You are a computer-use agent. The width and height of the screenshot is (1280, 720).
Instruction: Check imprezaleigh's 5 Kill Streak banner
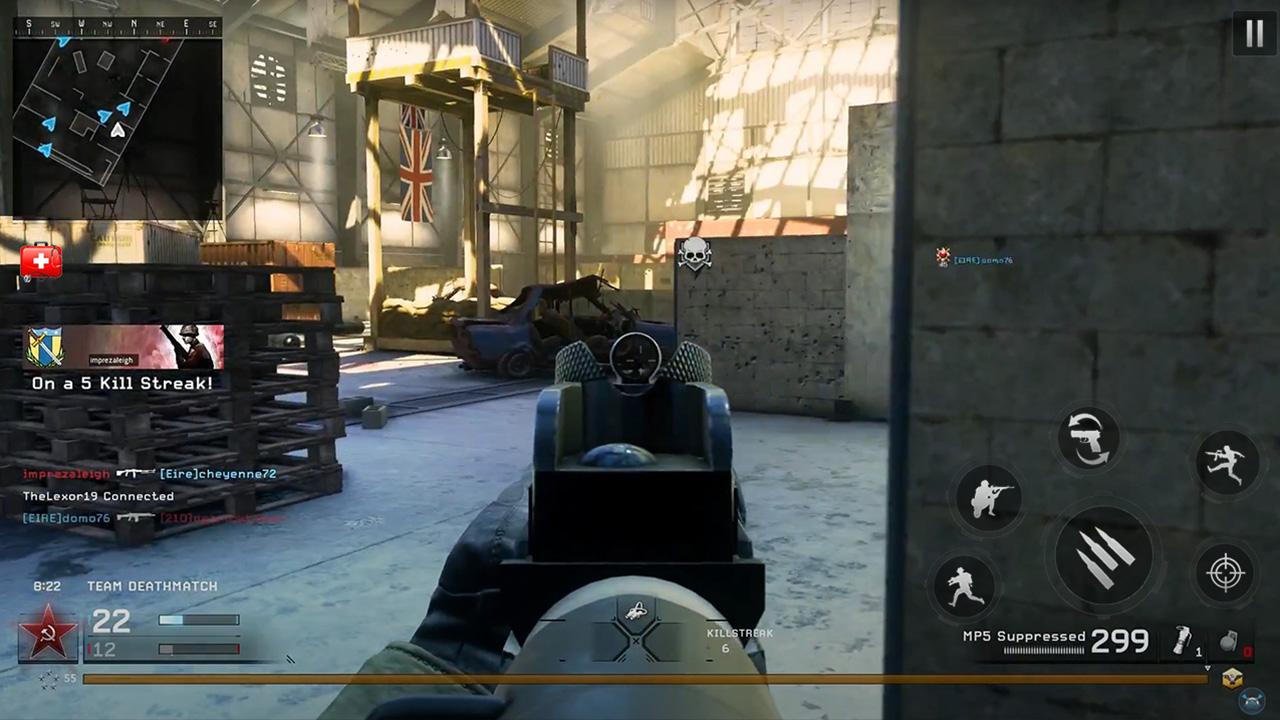(x=122, y=360)
